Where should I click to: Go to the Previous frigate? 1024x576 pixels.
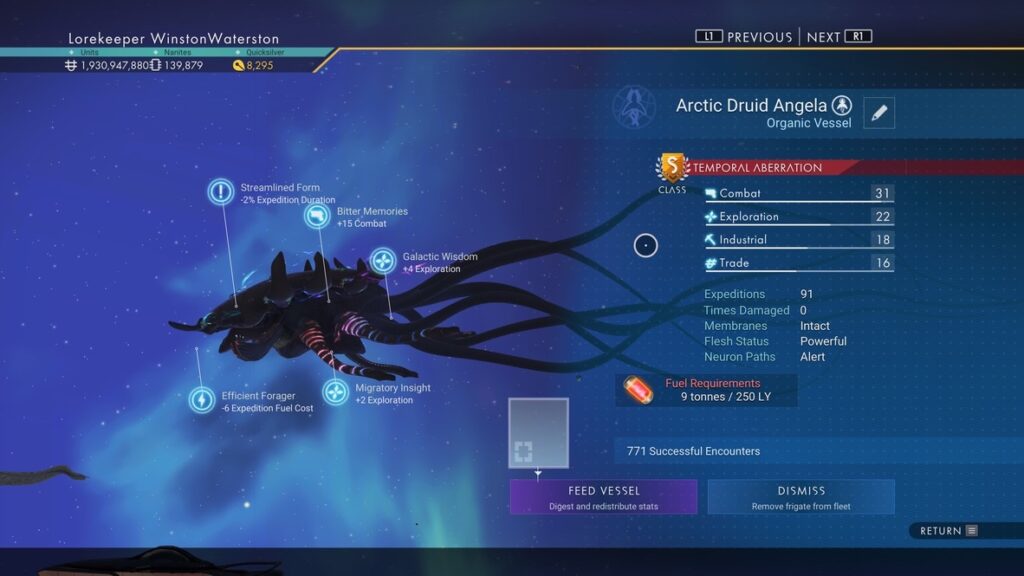click(x=744, y=37)
